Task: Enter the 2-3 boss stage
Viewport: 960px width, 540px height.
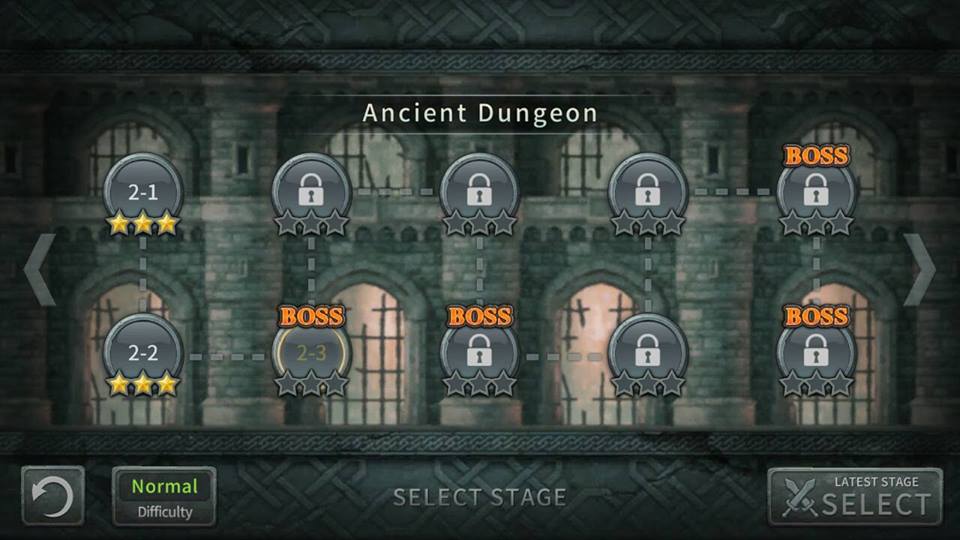Action: click(311, 353)
